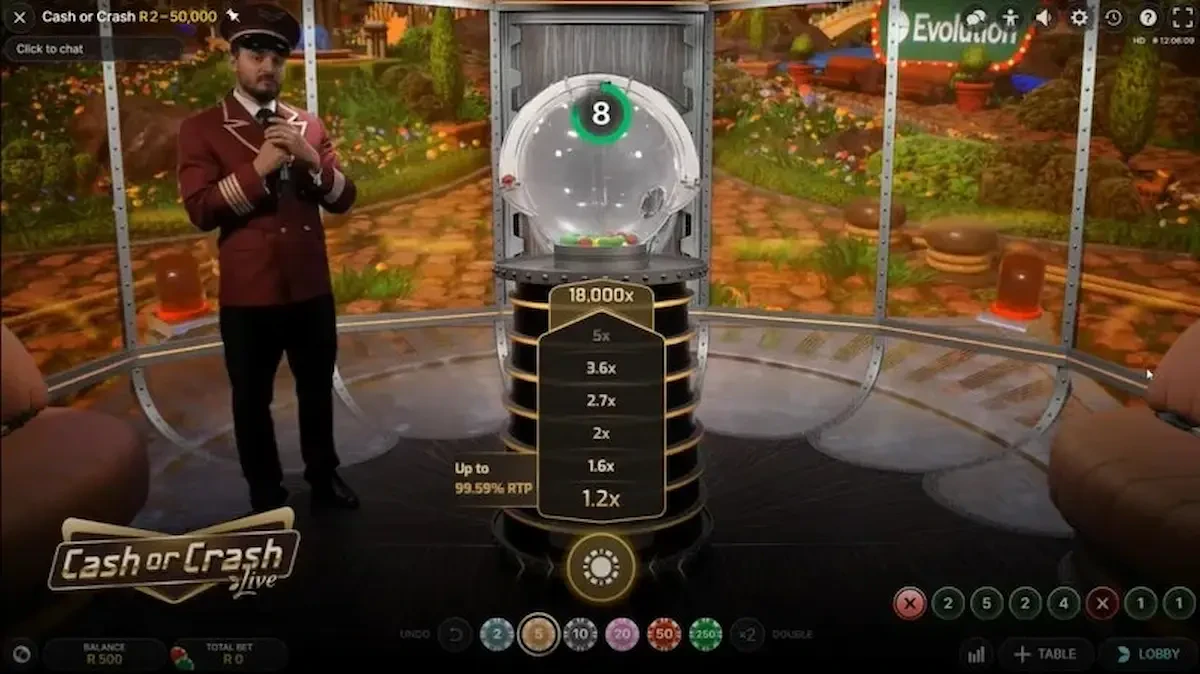Select the 2 chip
Image resolution: width=1200 pixels, height=674 pixels.
(497, 634)
